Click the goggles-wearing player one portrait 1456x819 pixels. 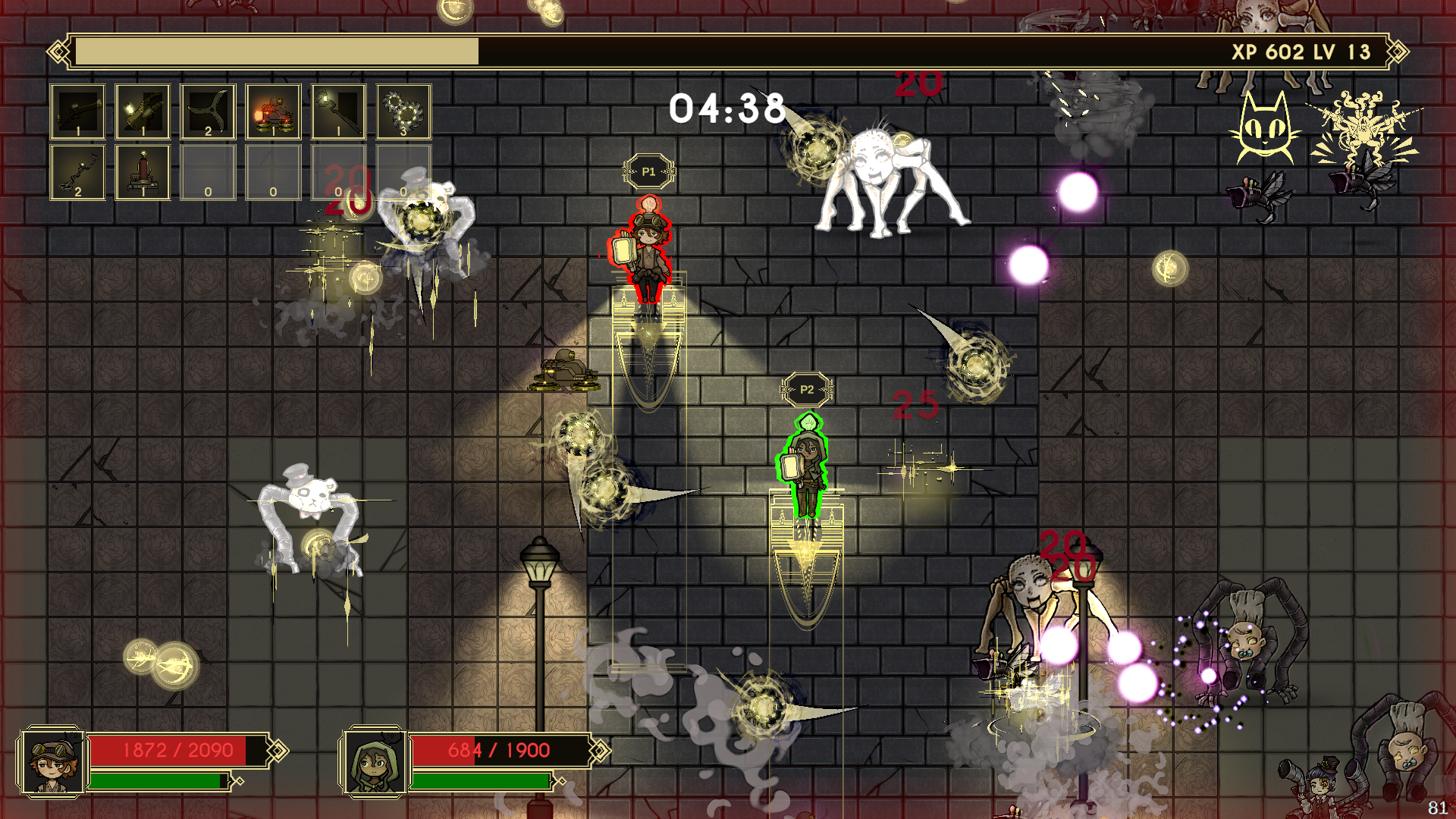point(53,762)
